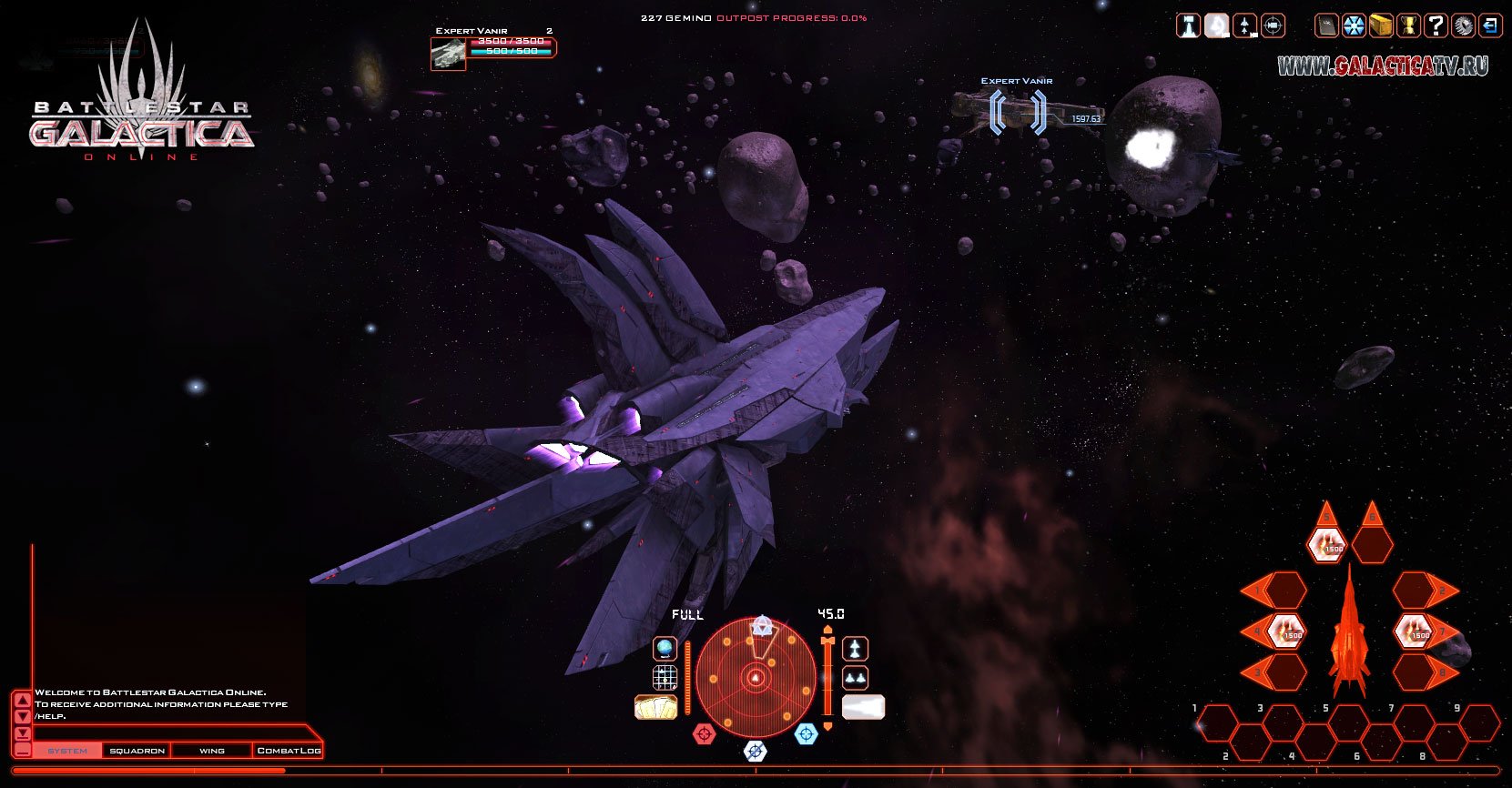Minimize the chat window
Image resolution: width=1512 pixels, height=788 pixels.
[22, 751]
